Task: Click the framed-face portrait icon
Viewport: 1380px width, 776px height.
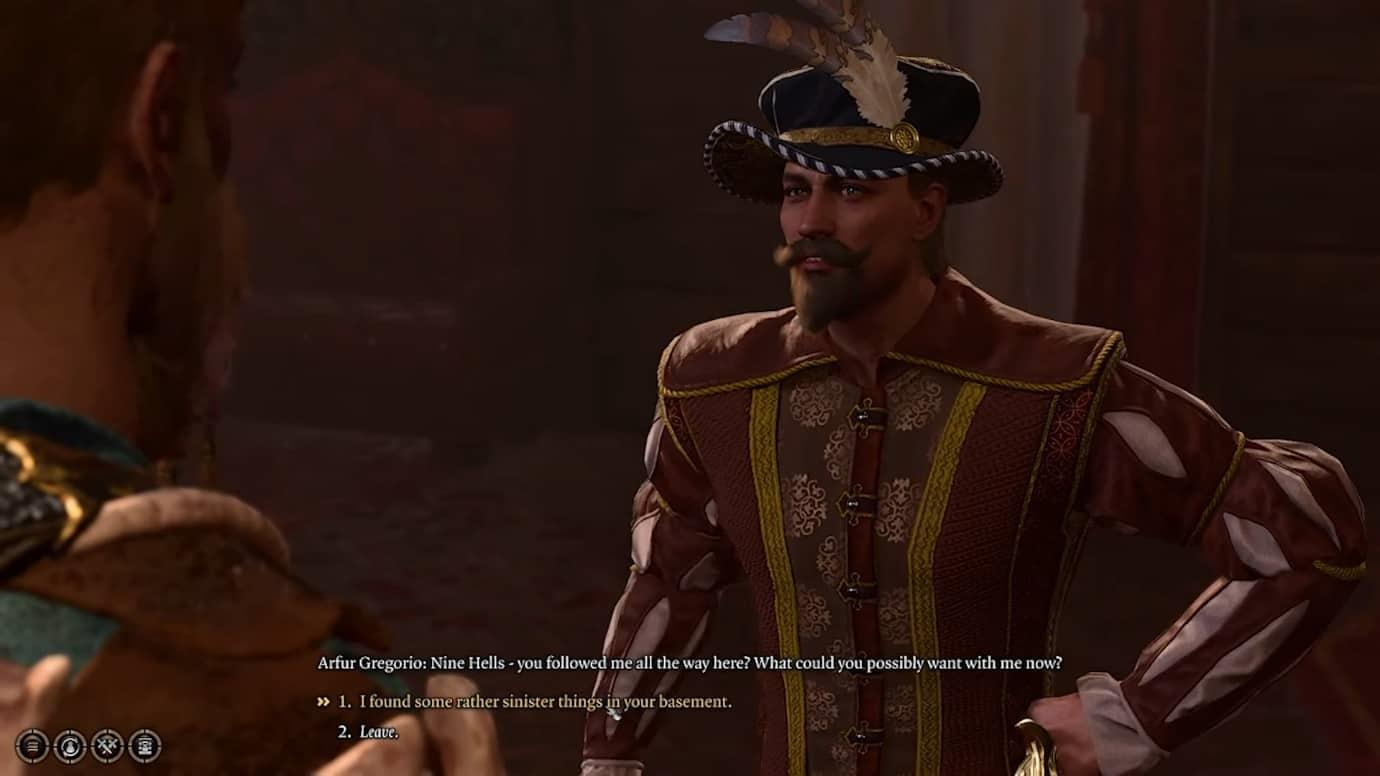Action: [x=145, y=745]
